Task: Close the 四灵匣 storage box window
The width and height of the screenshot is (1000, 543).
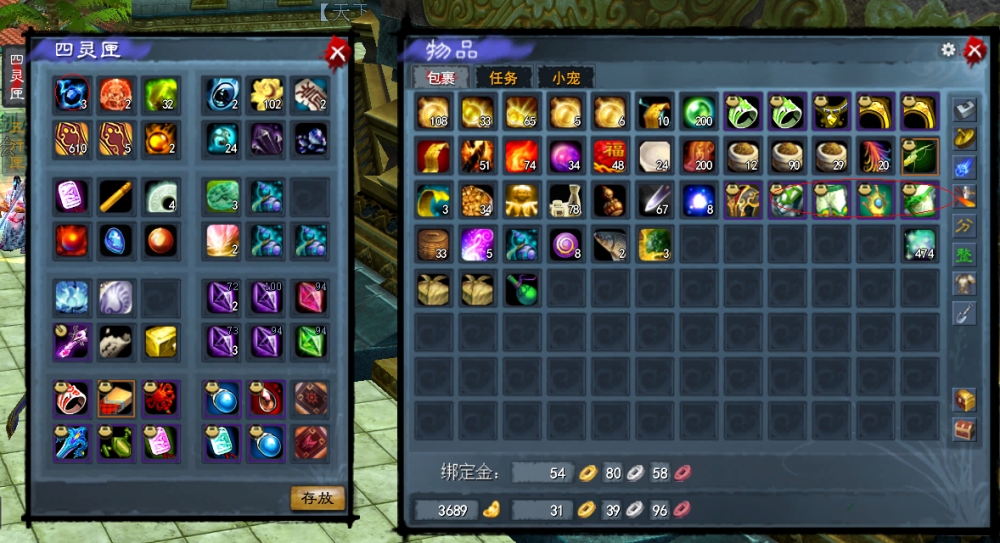Action: coord(338,52)
